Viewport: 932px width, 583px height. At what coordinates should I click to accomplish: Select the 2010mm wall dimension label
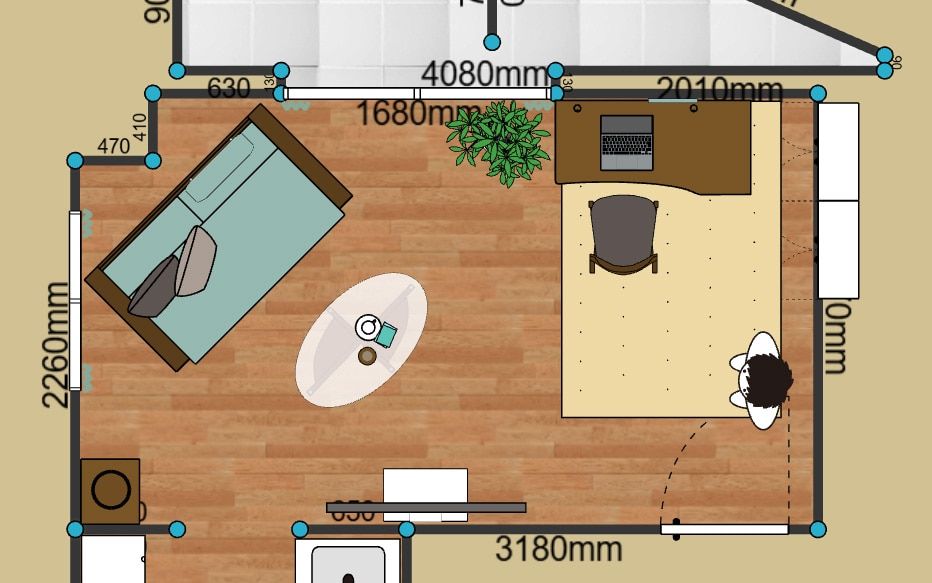click(719, 90)
